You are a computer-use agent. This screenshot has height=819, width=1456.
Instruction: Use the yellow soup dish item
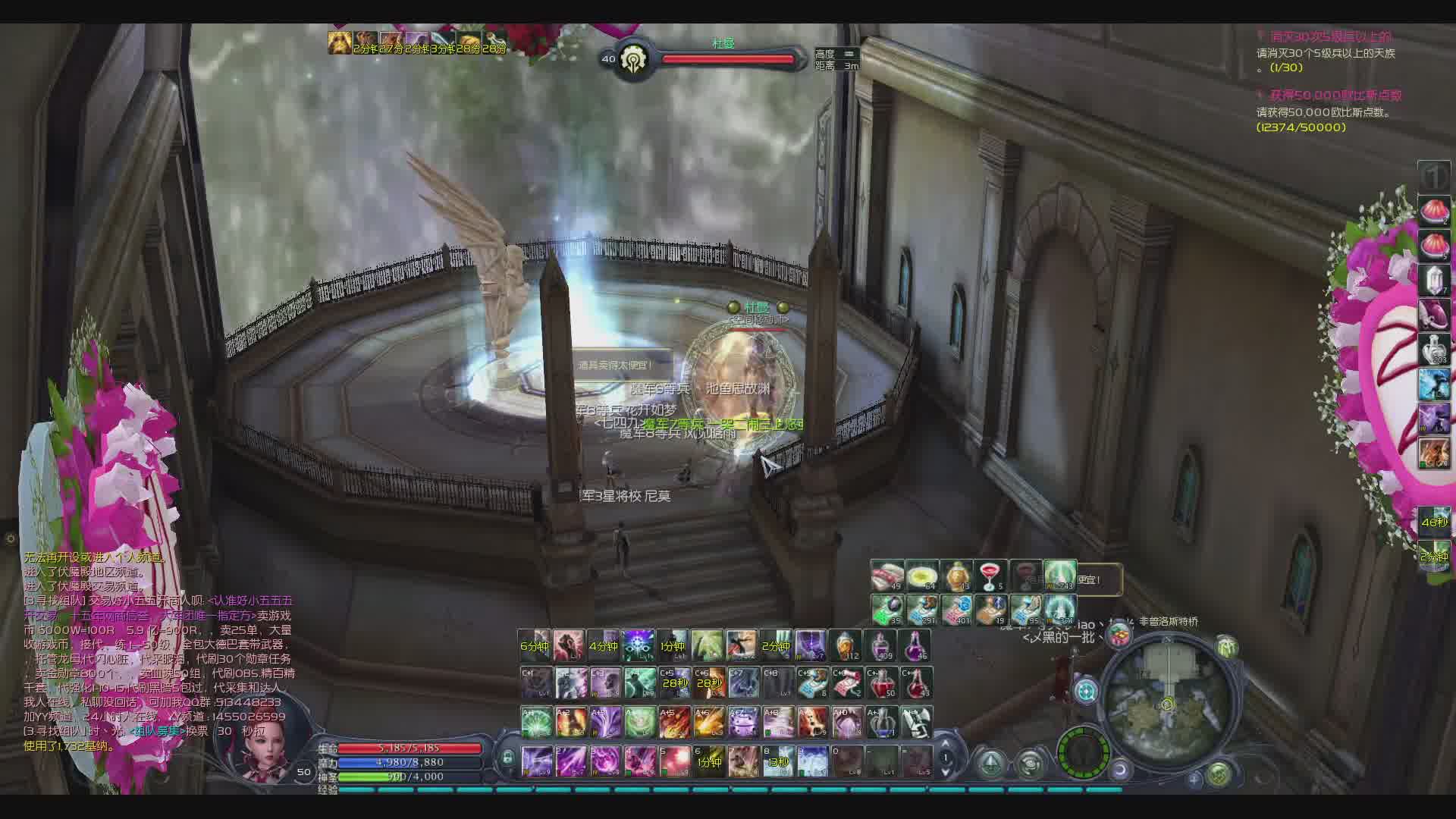(921, 576)
